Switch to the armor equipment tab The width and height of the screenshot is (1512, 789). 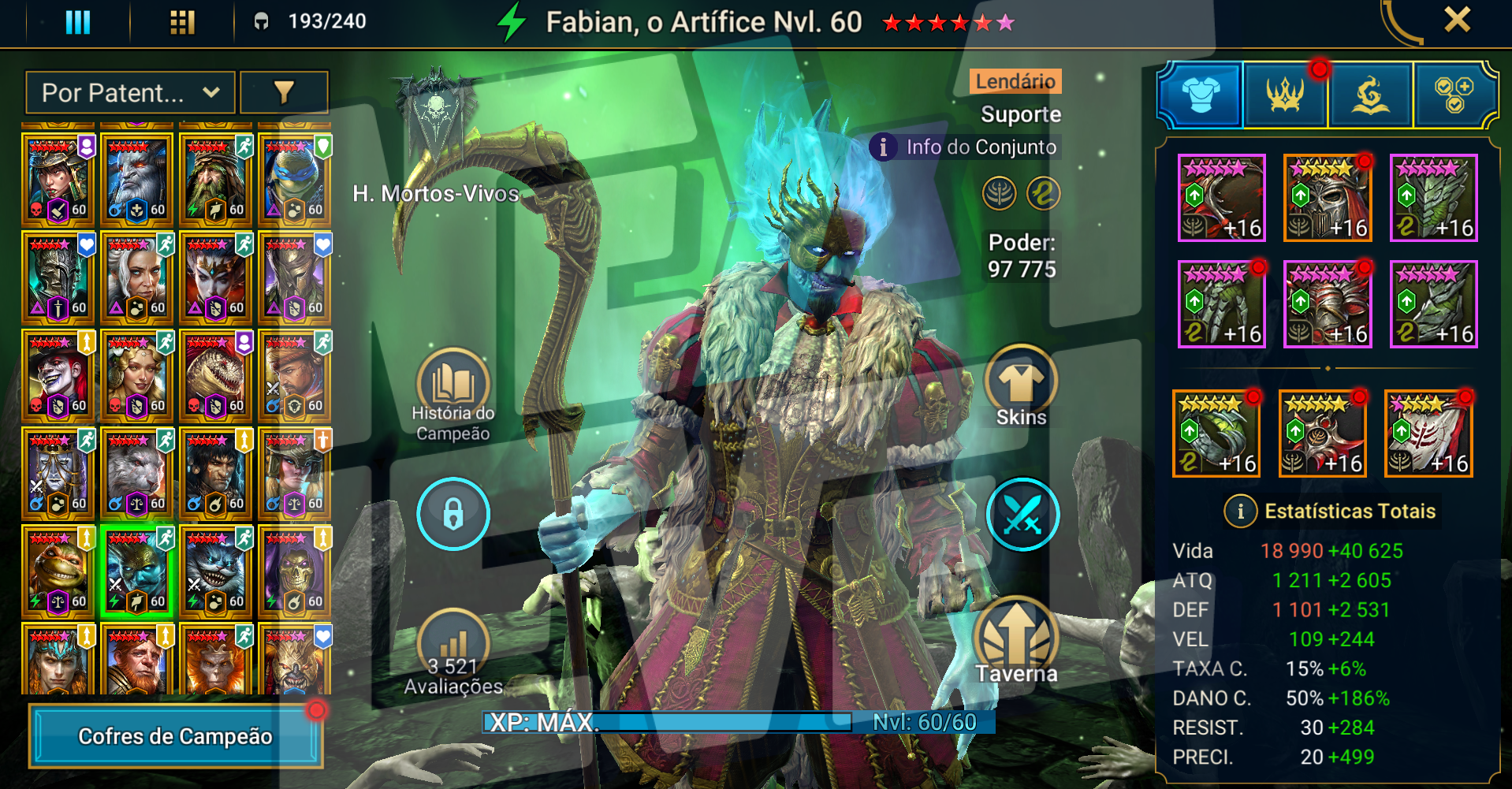(1201, 95)
